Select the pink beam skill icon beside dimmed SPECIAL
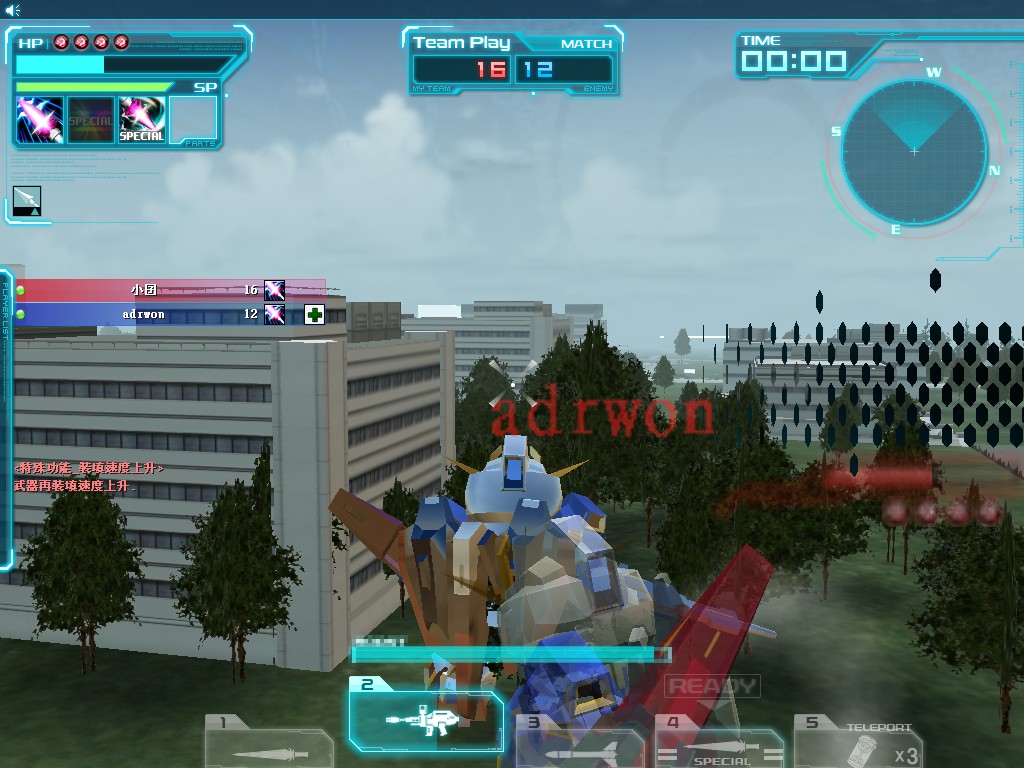This screenshot has width=1024, height=768. pos(41,120)
